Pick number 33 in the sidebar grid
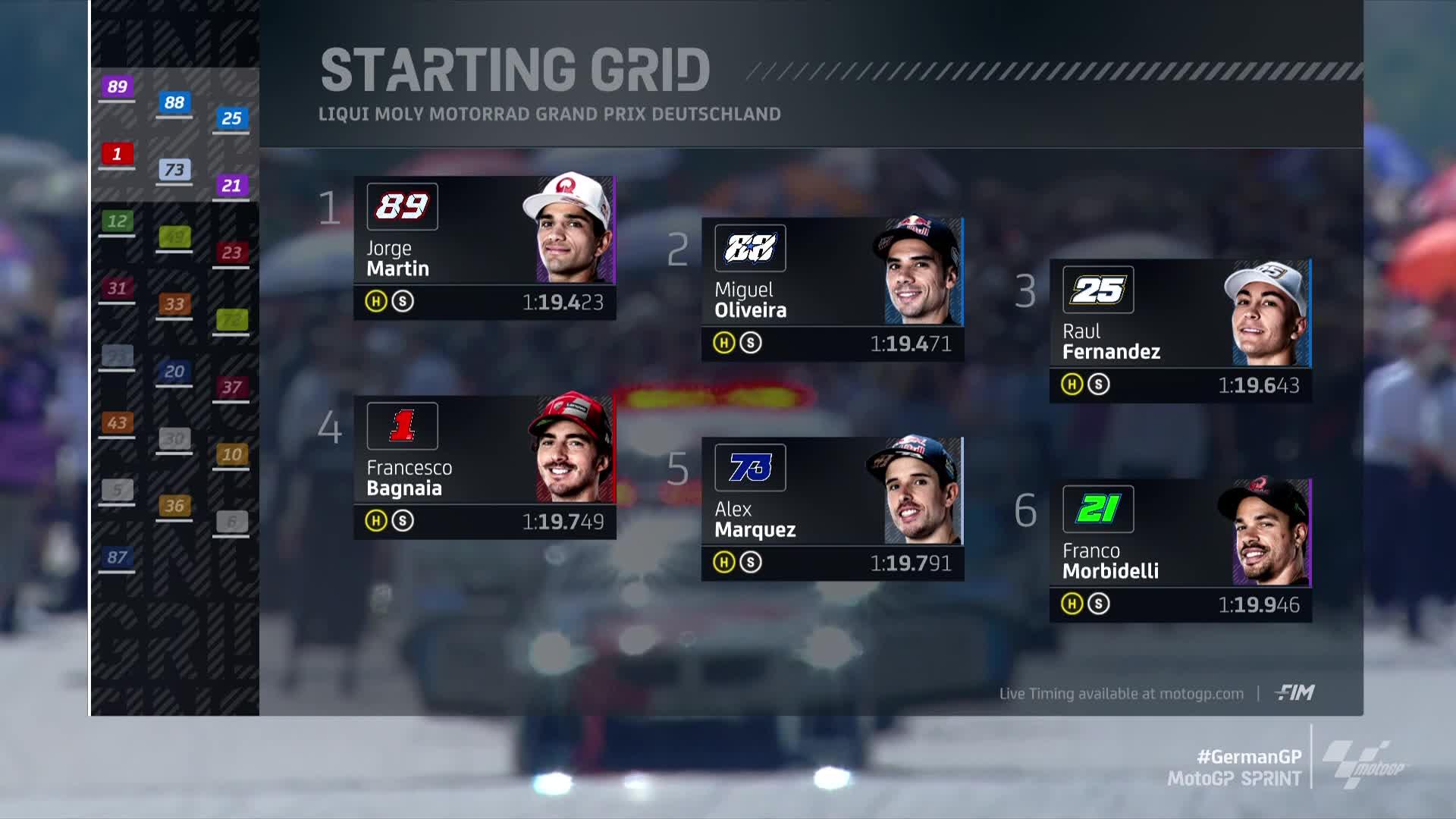 pyautogui.click(x=174, y=304)
